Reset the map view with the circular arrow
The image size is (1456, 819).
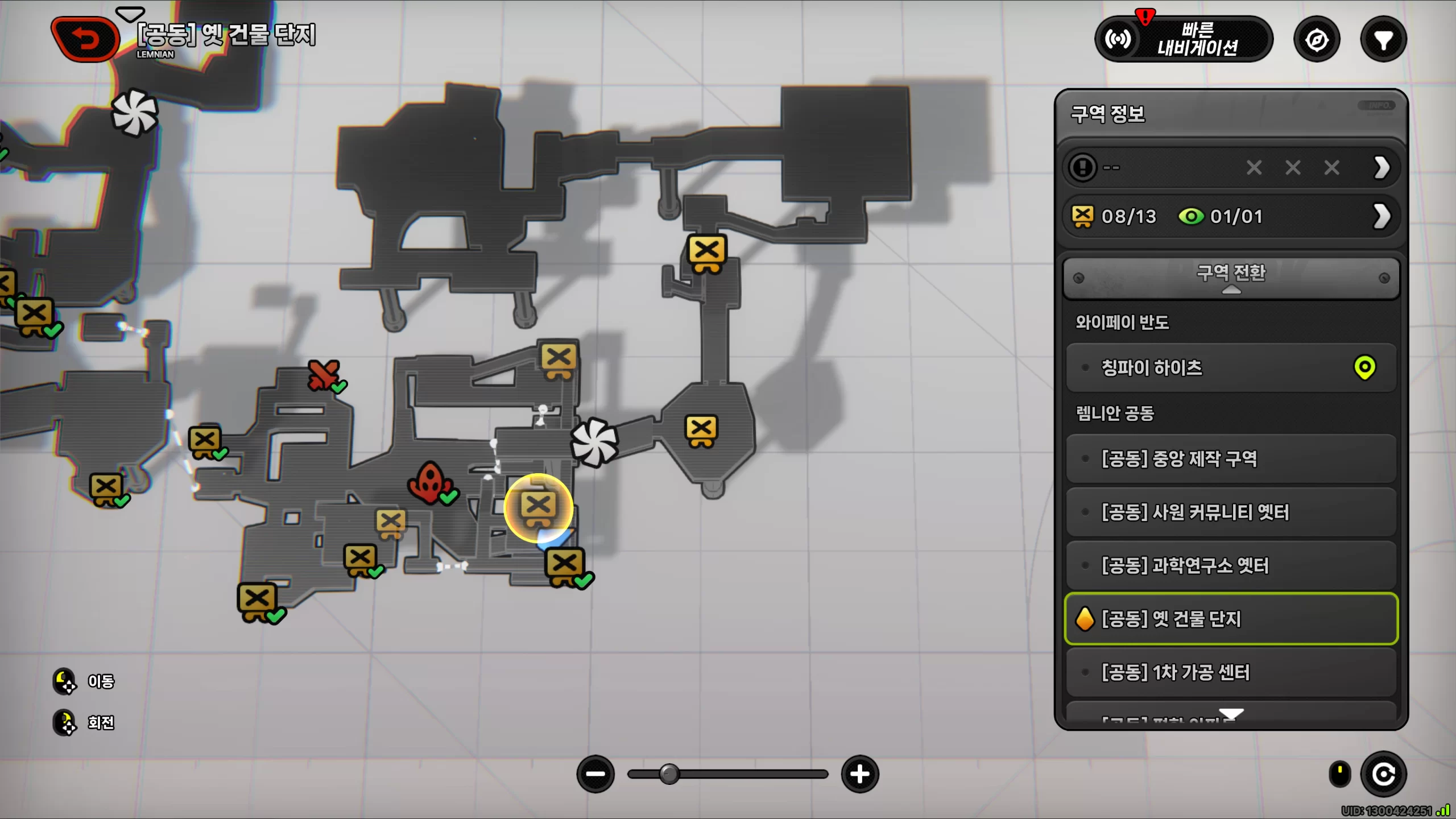pyautogui.click(x=1383, y=774)
